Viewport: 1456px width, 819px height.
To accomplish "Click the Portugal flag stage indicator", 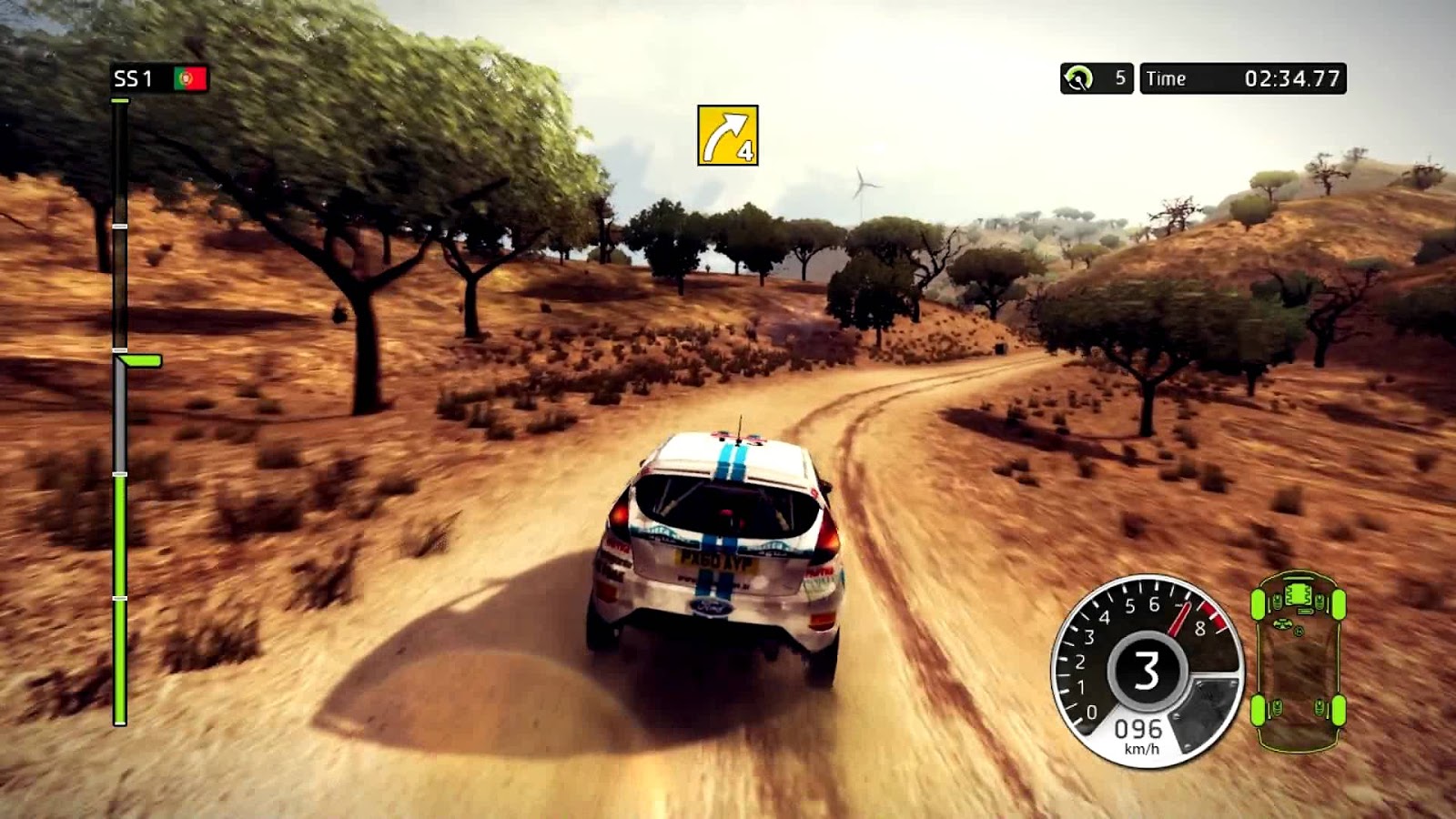I will coord(191,79).
